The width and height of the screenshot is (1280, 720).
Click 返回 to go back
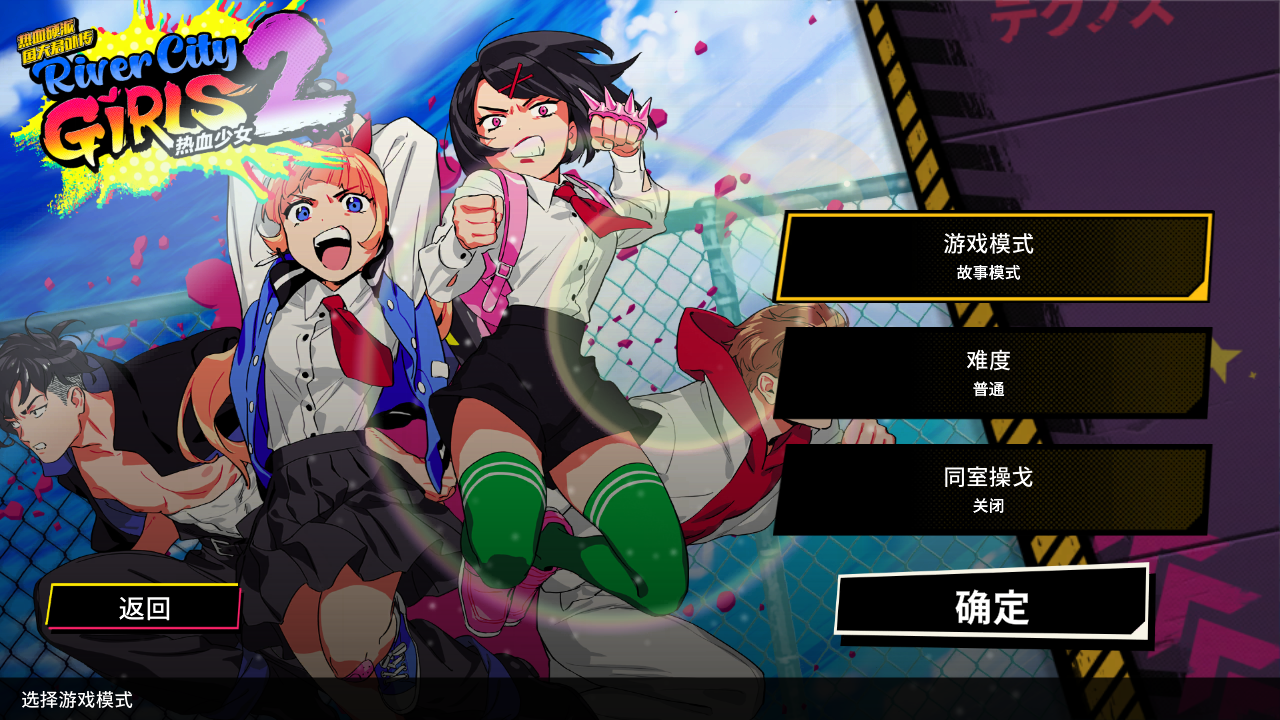coord(143,605)
